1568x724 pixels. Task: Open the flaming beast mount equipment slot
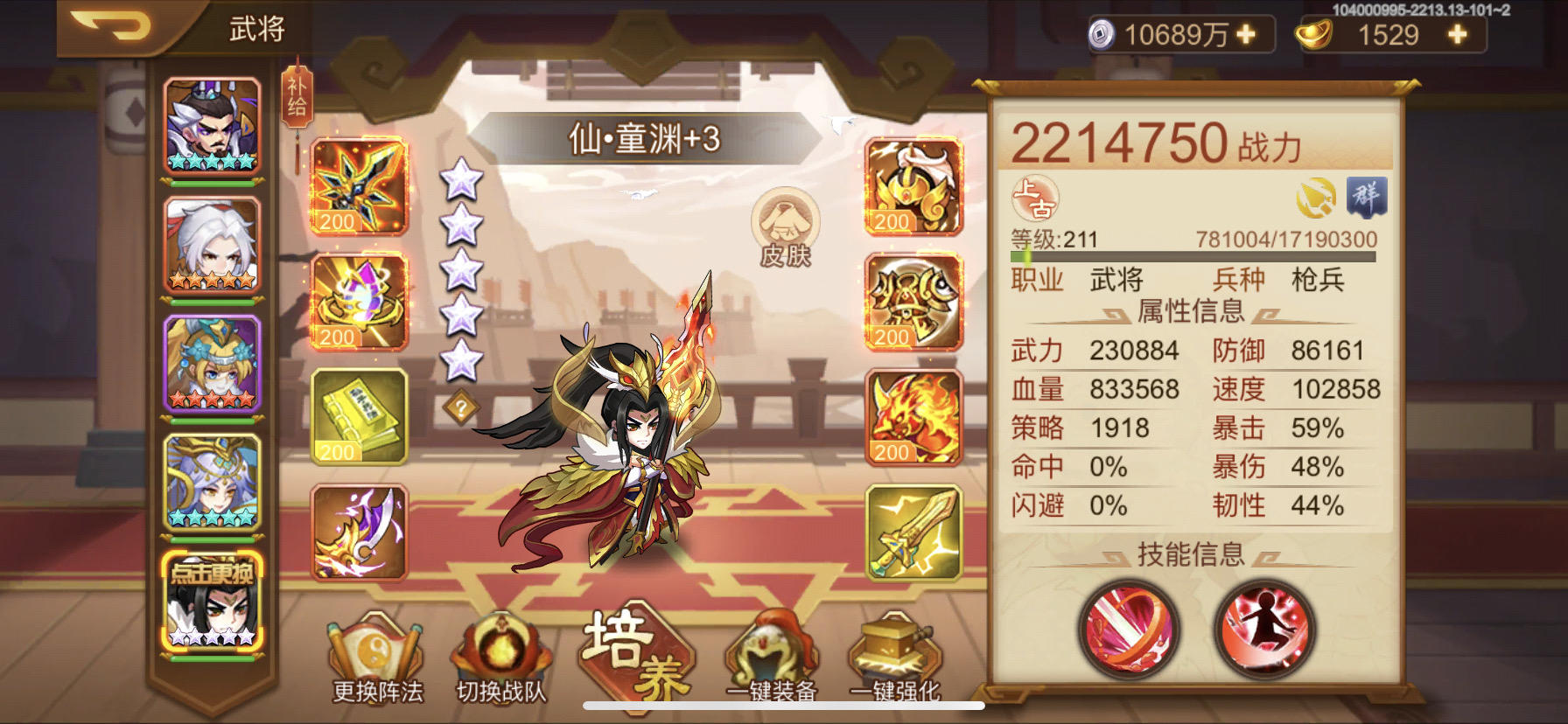(x=912, y=418)
